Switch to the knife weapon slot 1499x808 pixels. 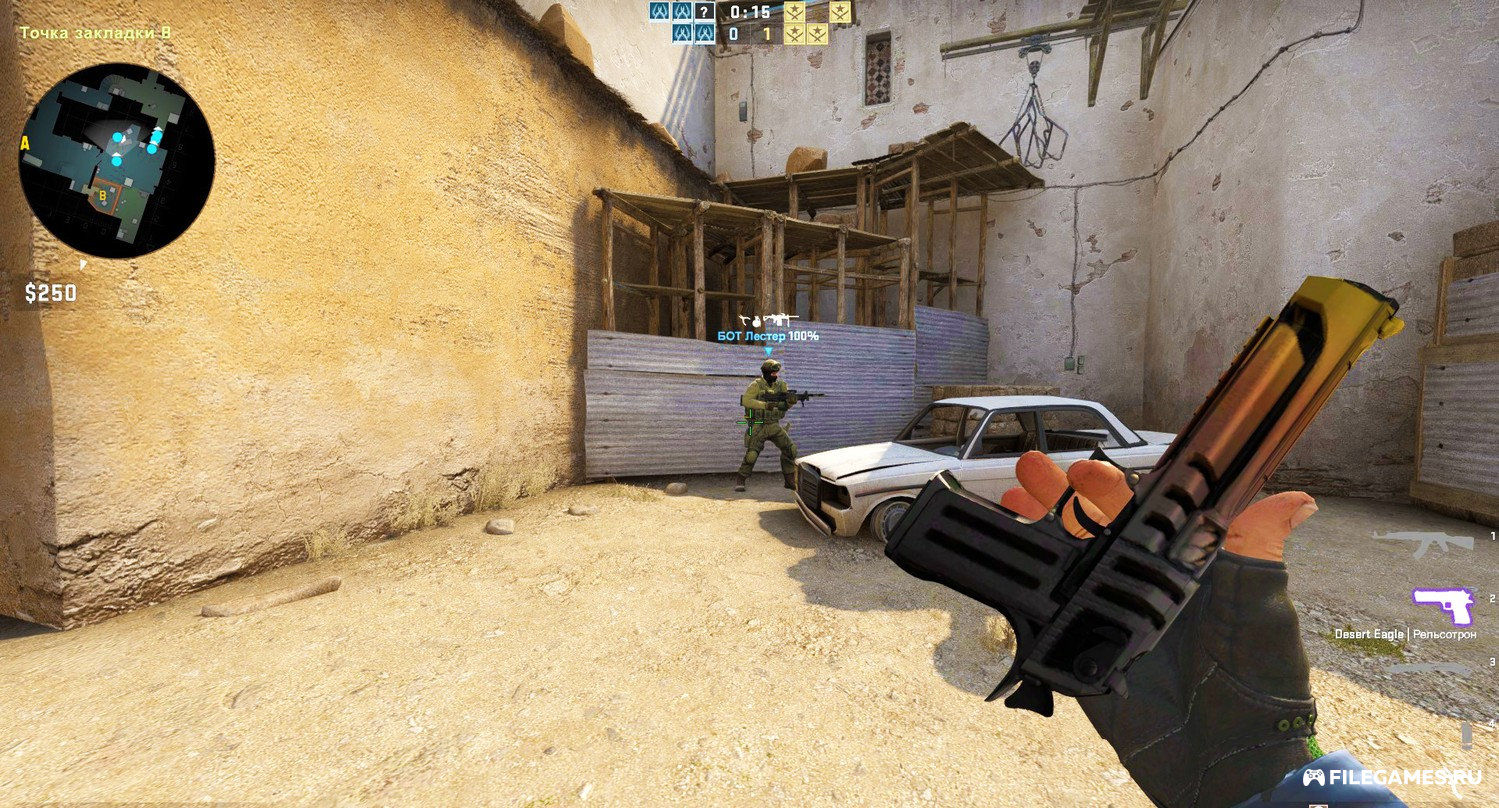point(1430,668)
